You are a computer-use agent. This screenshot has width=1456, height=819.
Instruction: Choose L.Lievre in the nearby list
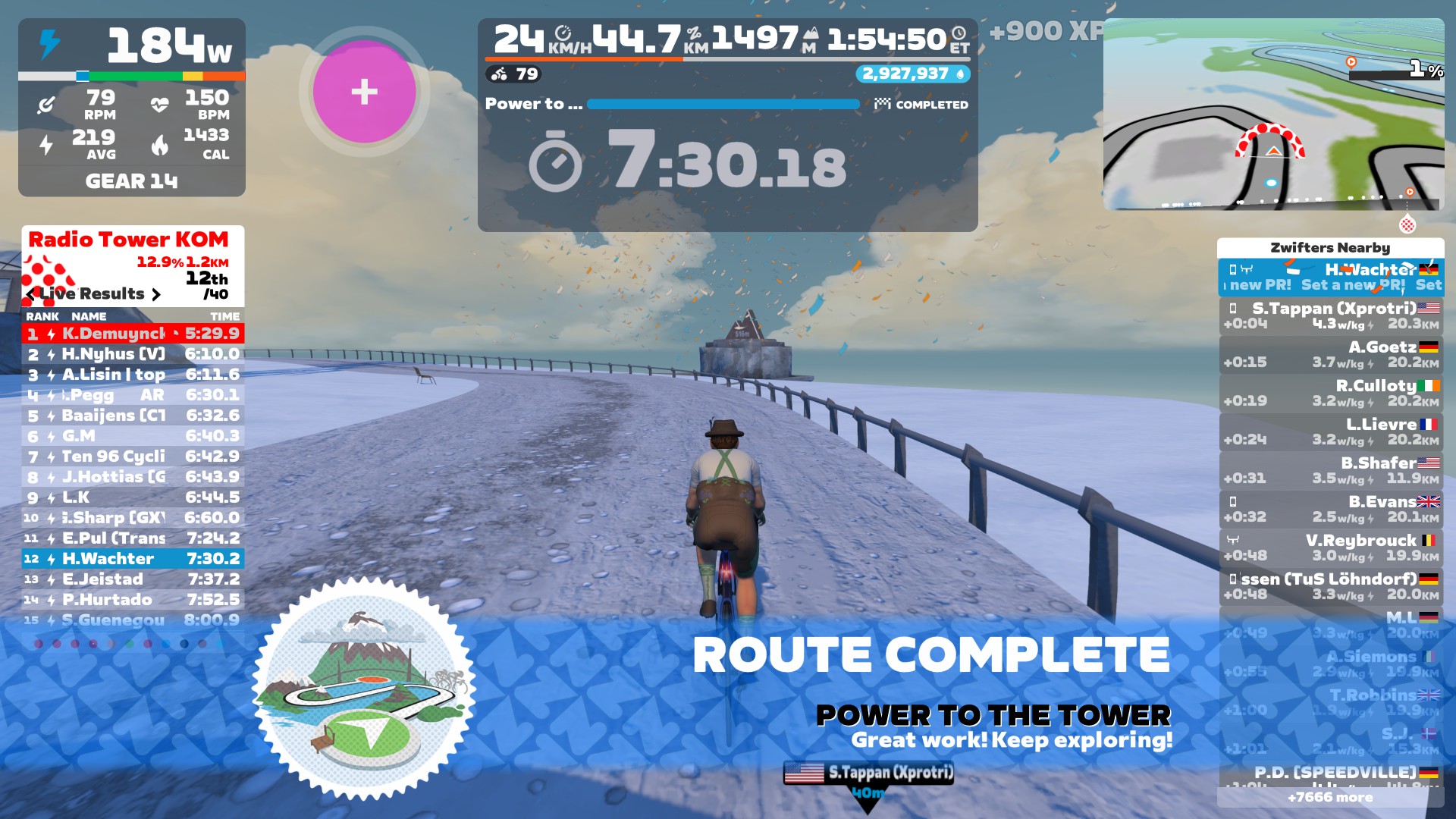coord(1331,431)
